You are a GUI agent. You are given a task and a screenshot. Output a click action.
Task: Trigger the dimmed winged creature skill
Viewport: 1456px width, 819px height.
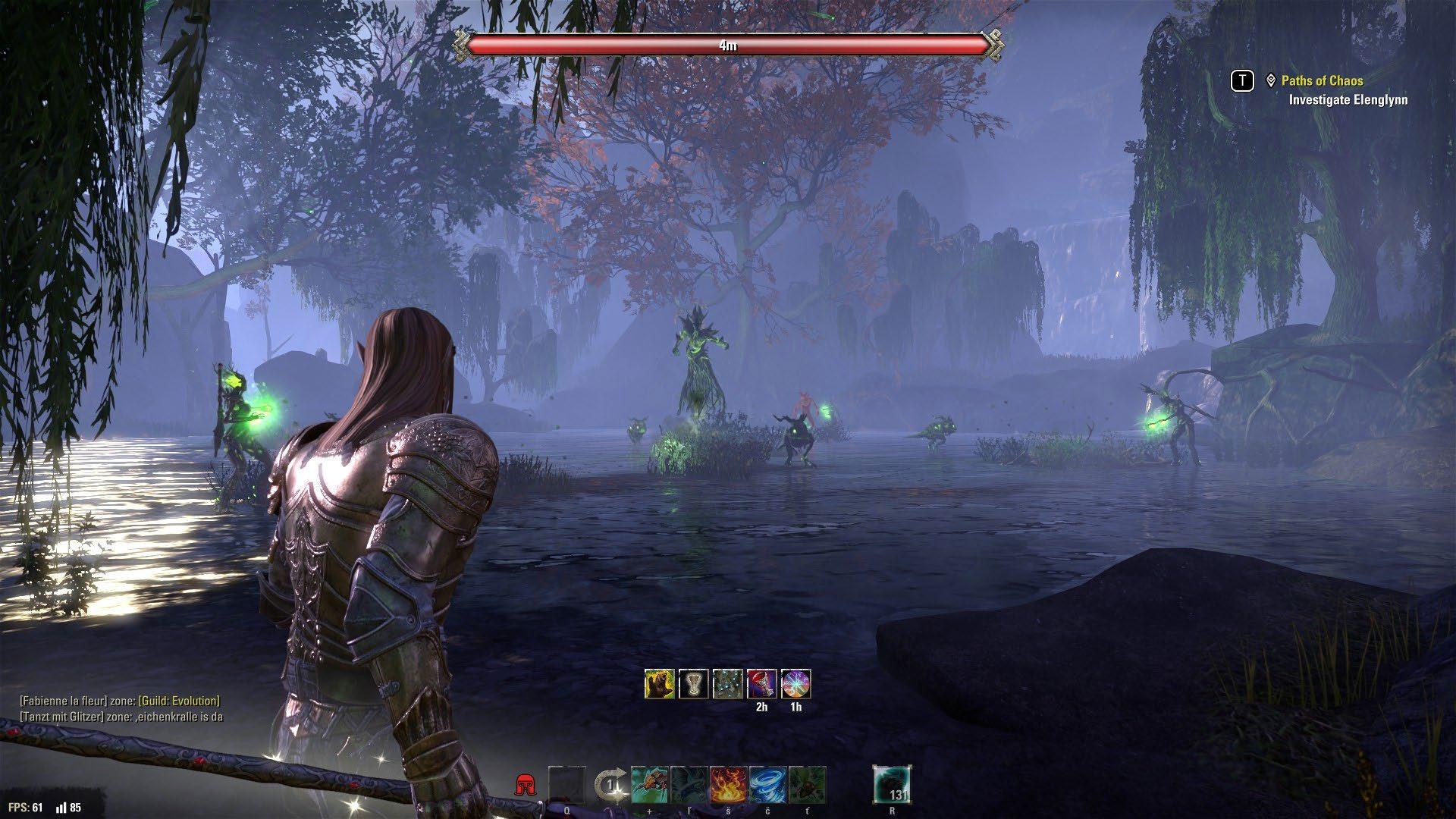(689, 785)
